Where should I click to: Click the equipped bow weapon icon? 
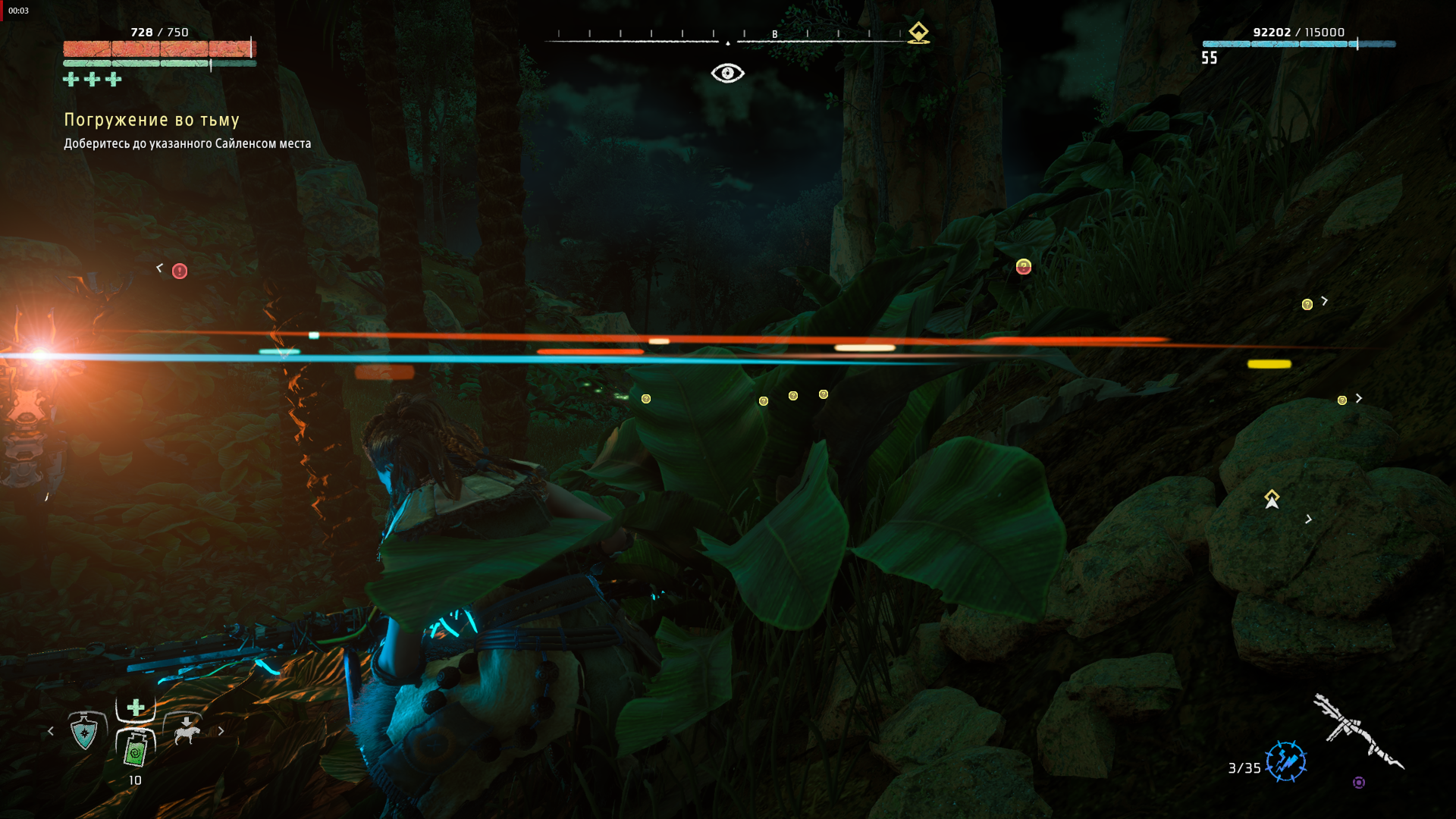click(x=1357, y=731)
